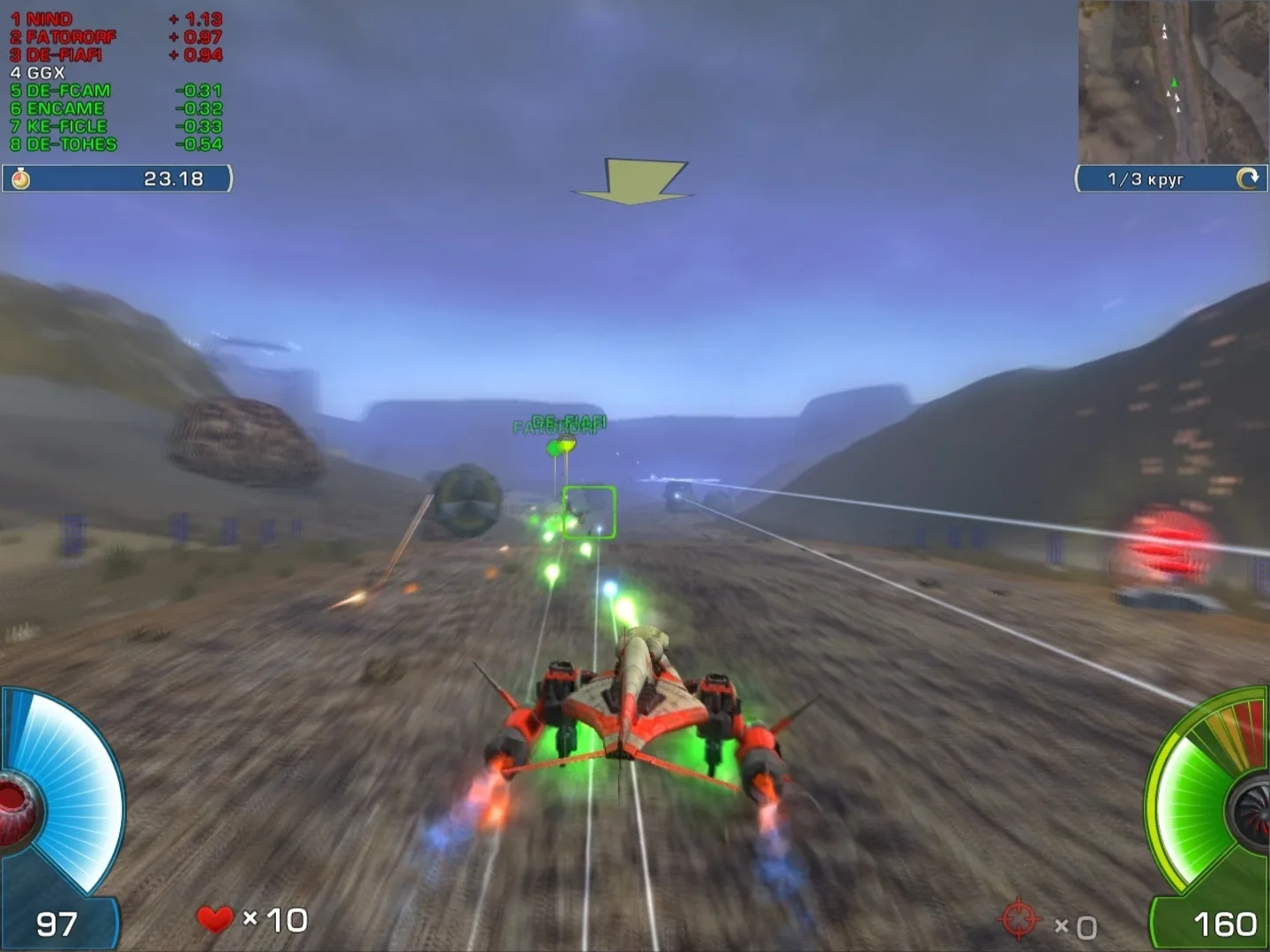Click the stopwatch icon beside the race timer
Image resolution: width=1270 pixels, height=952 pixels.
click(22, 179)
